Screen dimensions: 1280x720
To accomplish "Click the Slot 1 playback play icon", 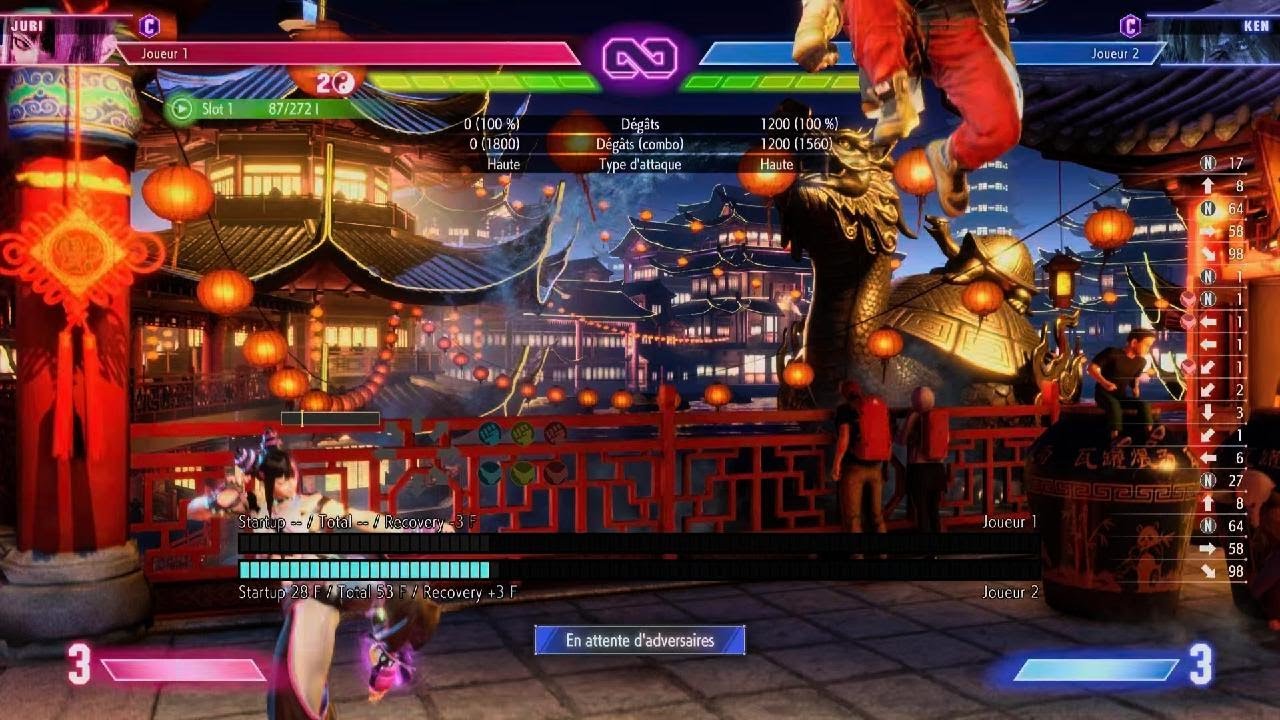I will [181, 108].
